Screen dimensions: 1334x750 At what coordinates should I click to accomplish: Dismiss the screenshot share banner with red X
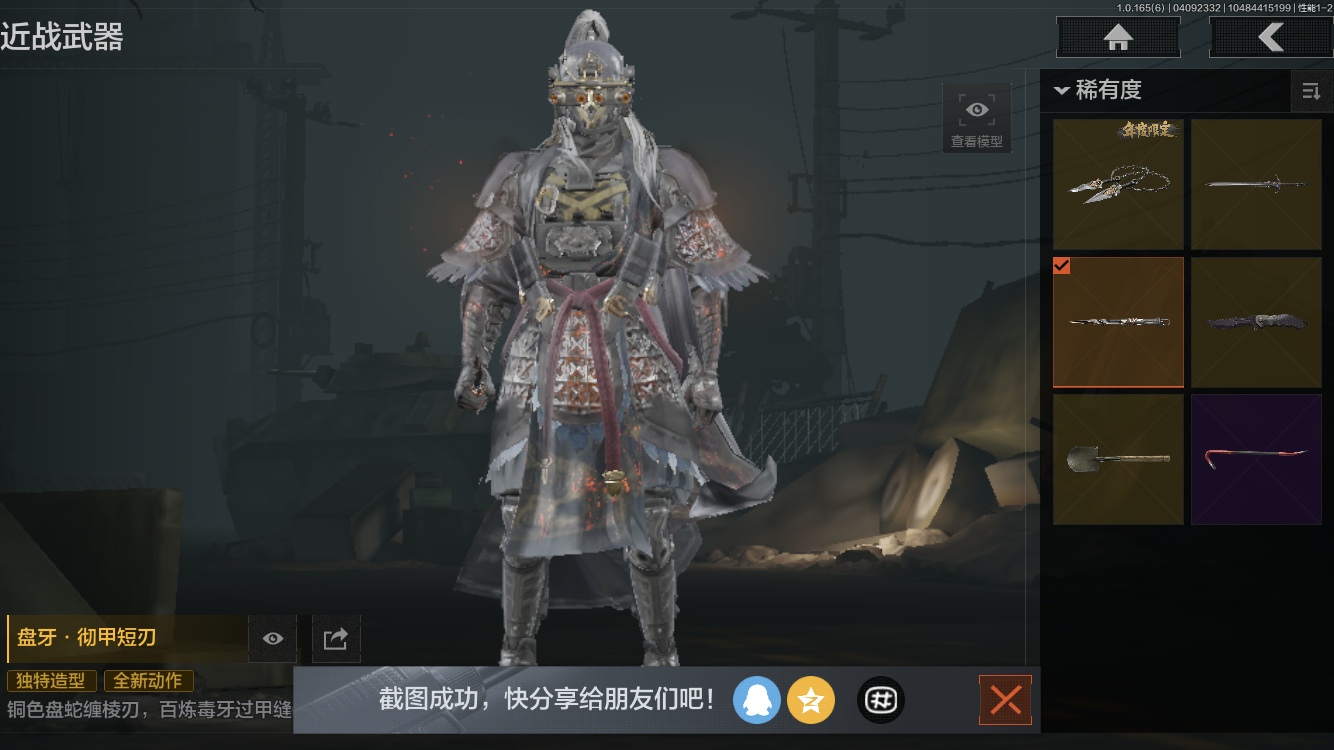coord(1005,700)
